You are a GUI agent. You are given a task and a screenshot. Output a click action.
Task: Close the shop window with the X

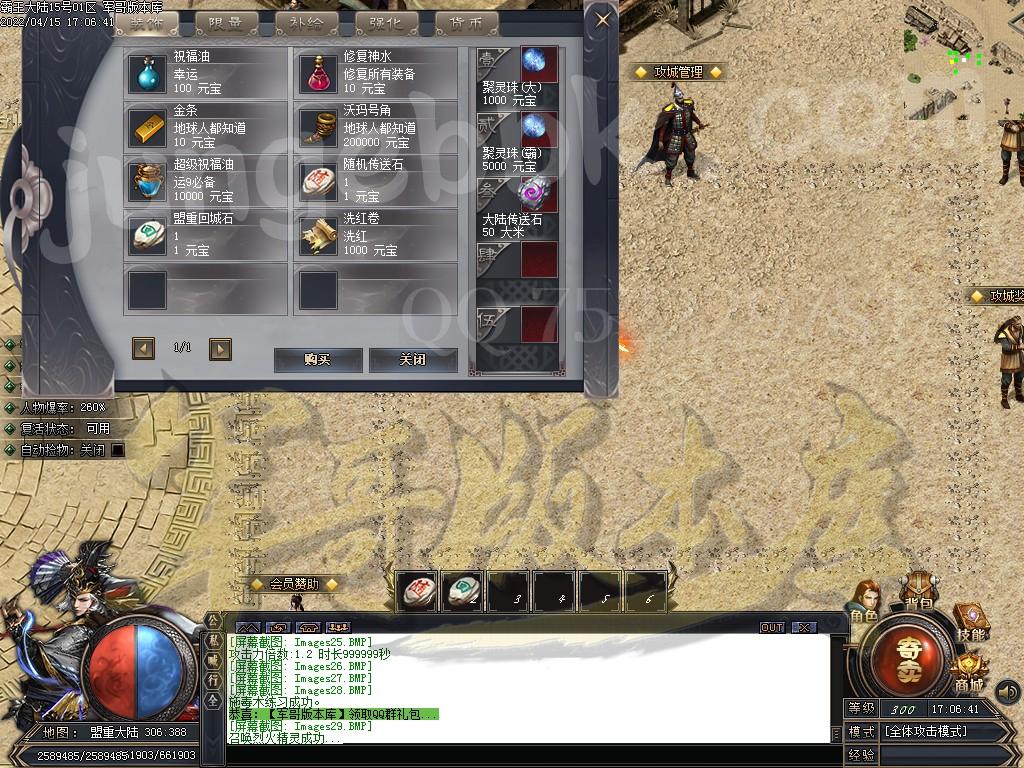pyautogui.click(x=601, y=19)
